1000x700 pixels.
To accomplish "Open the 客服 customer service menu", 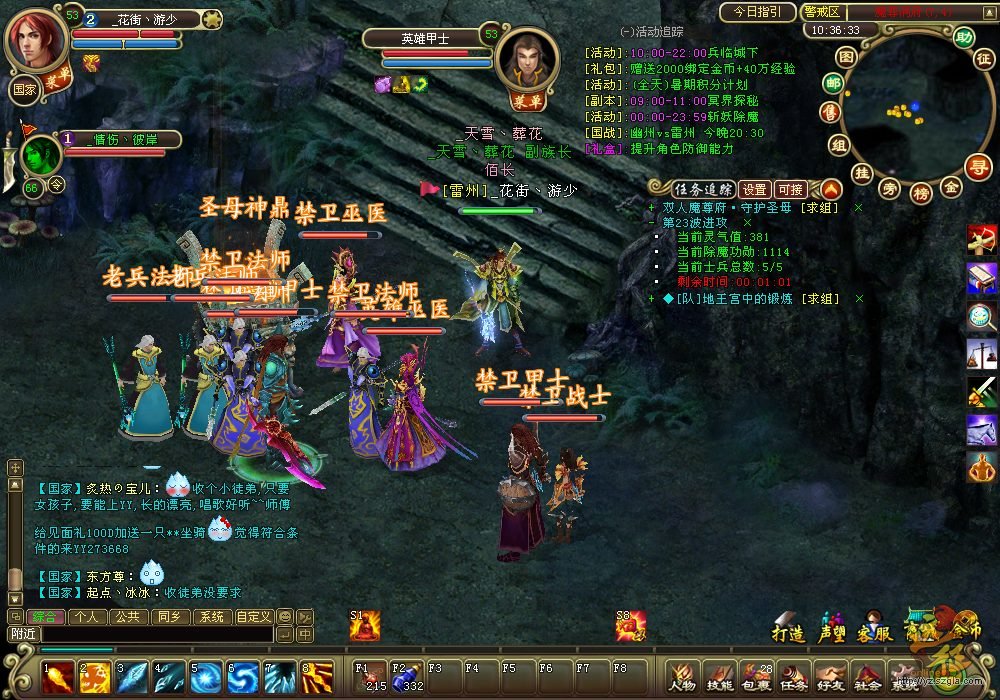I will point(873,633).
